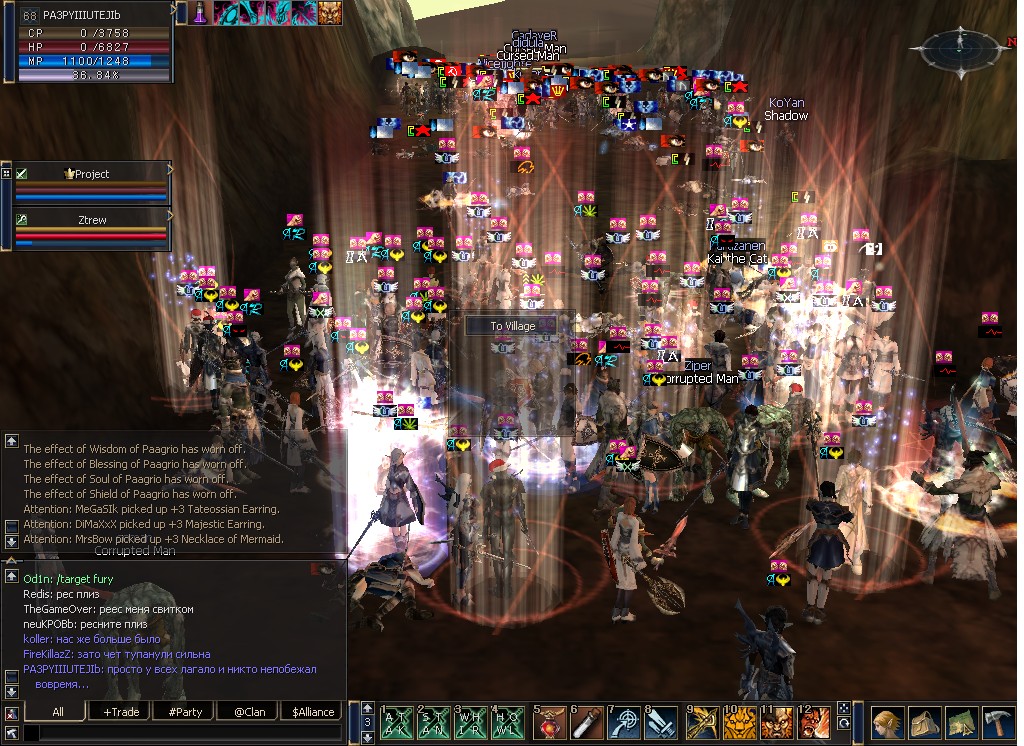This screenshot has height=746, width=1024.
Task: Click the compass radar
Action: pos(962,47)
